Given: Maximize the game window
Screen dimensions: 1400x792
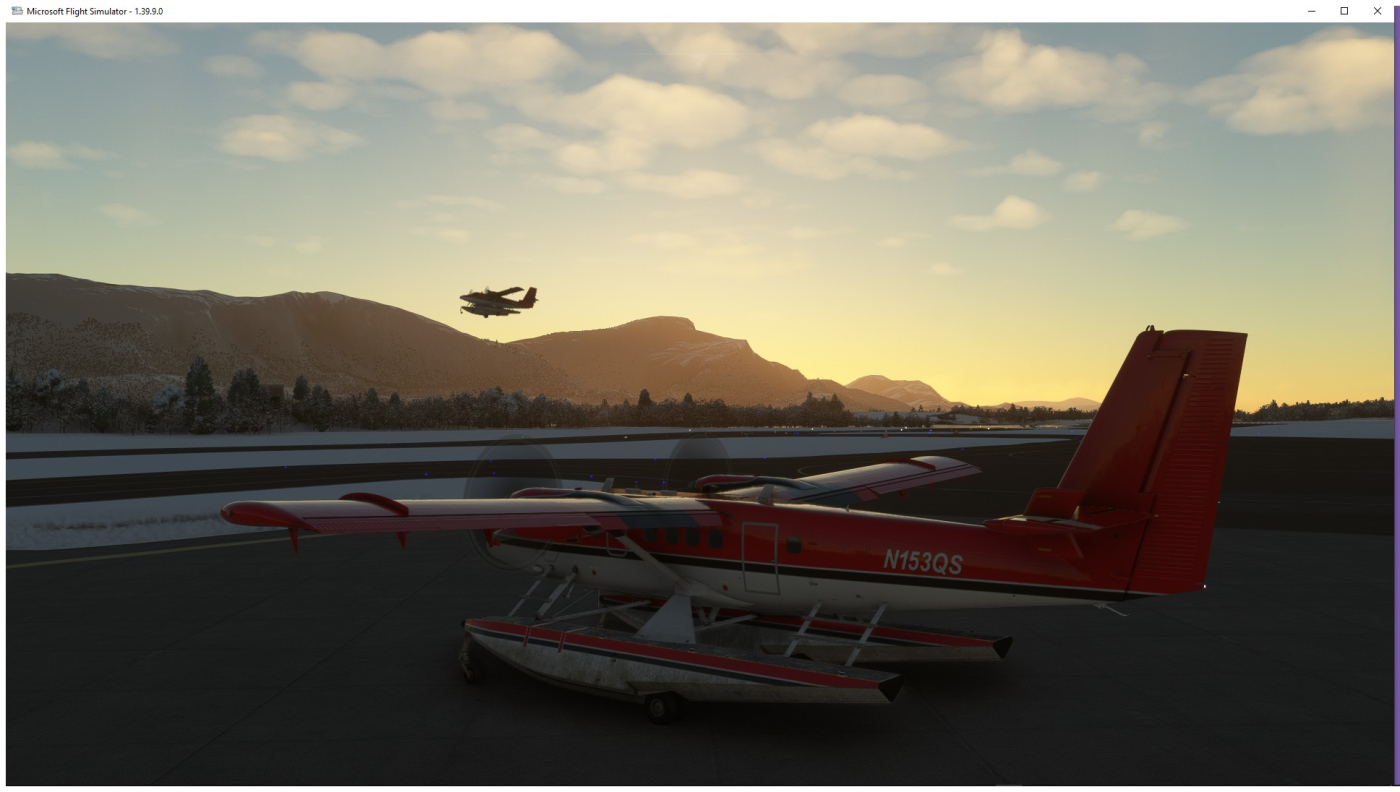Looking at the screenshot, I should coord(1344,11).
